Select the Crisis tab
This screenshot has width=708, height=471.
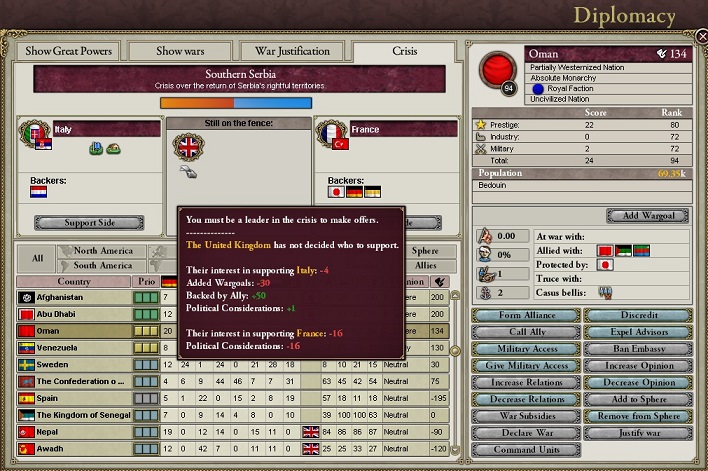[x=404, y=51]
